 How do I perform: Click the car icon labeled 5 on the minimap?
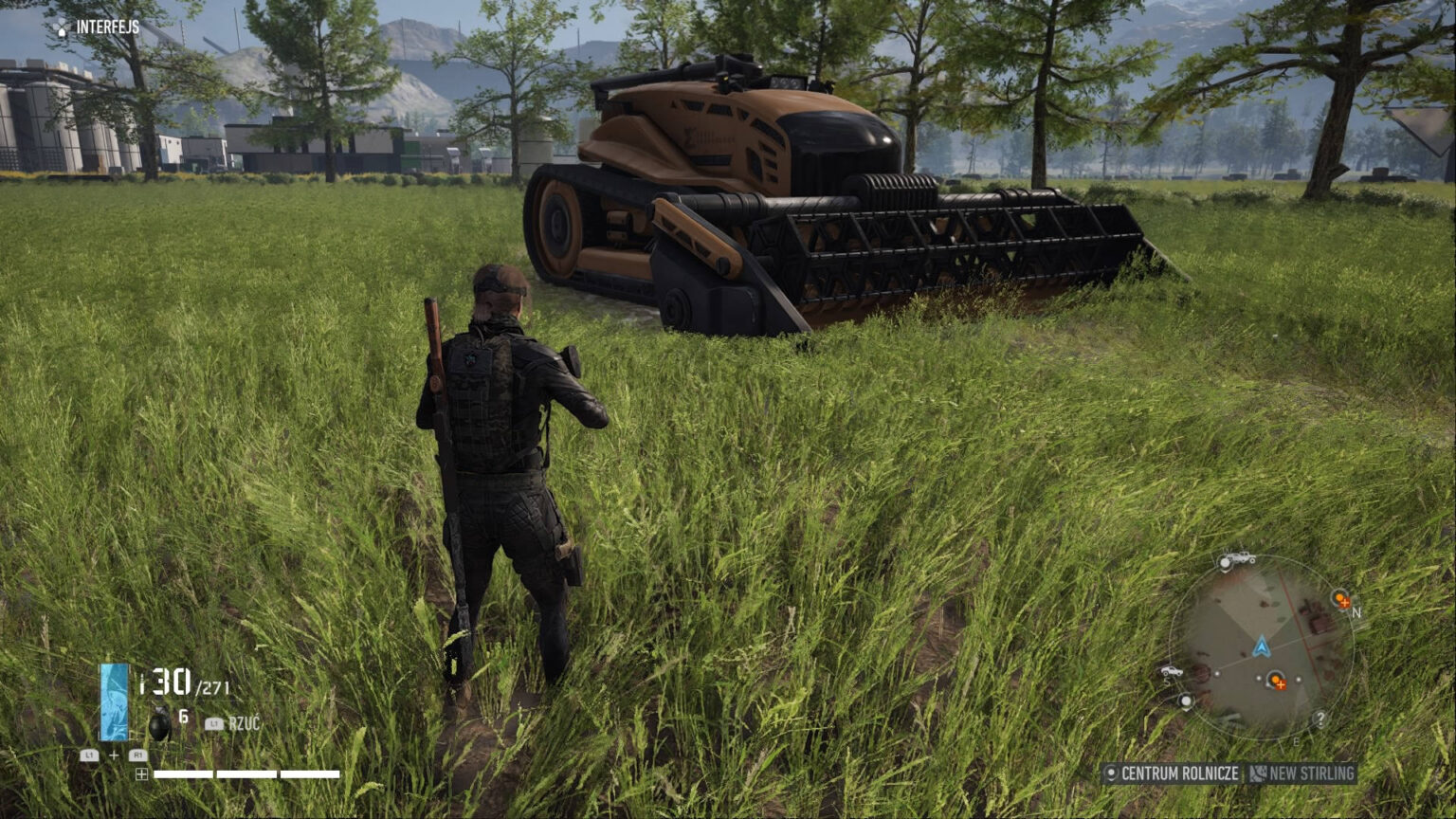(1172, 670)
